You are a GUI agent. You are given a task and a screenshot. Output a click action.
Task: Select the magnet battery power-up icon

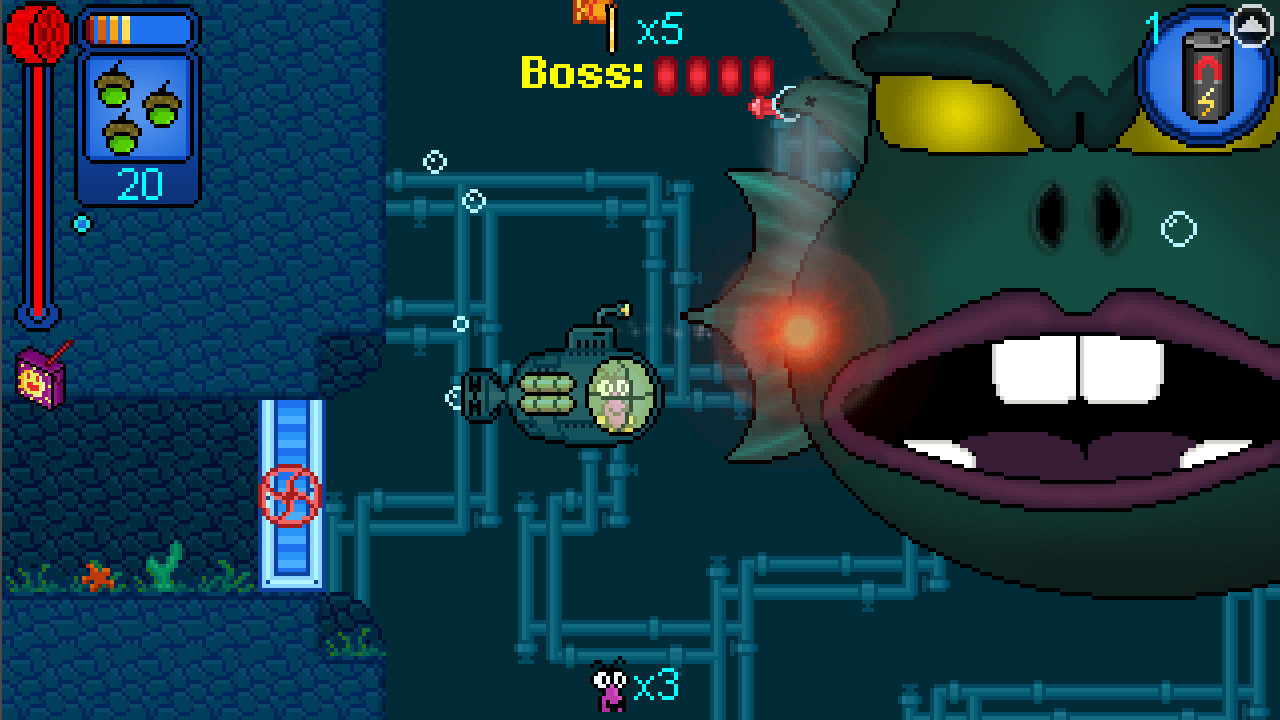pyautogui.click(x=1204, y=73)
